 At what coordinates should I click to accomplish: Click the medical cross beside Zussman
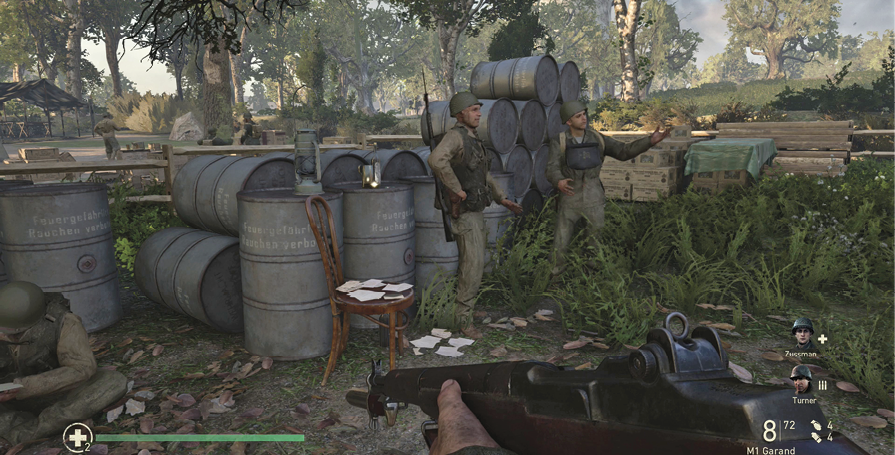(x=822, y=338)
